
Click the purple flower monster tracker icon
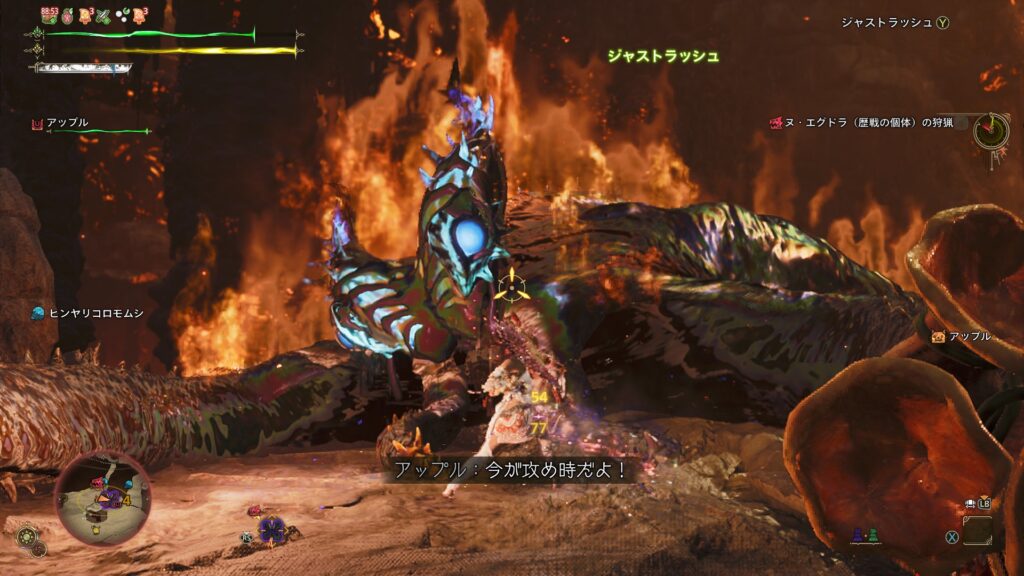point(270,528)
